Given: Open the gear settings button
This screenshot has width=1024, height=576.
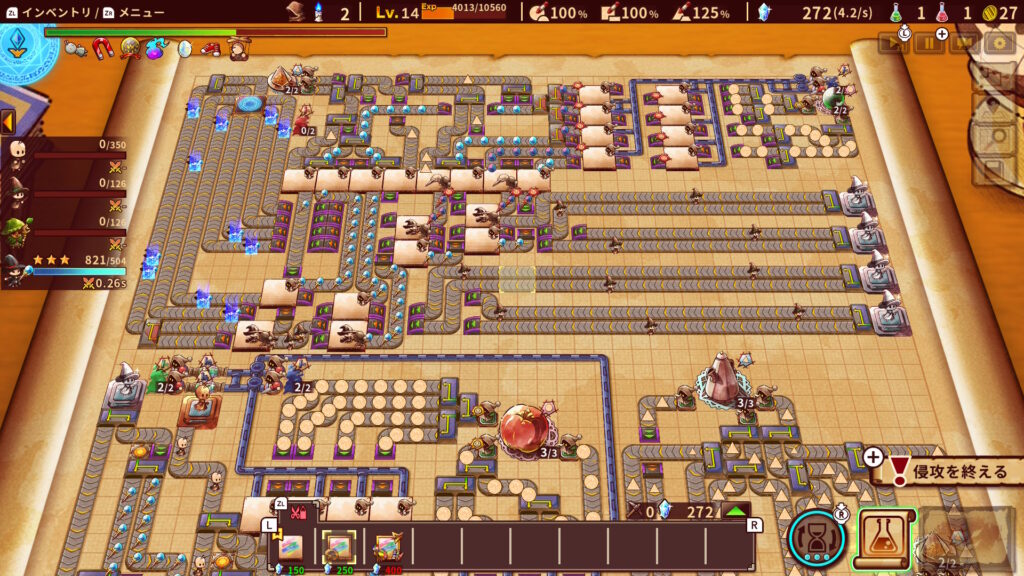Looking at the screenshot, I should [998, 43].
